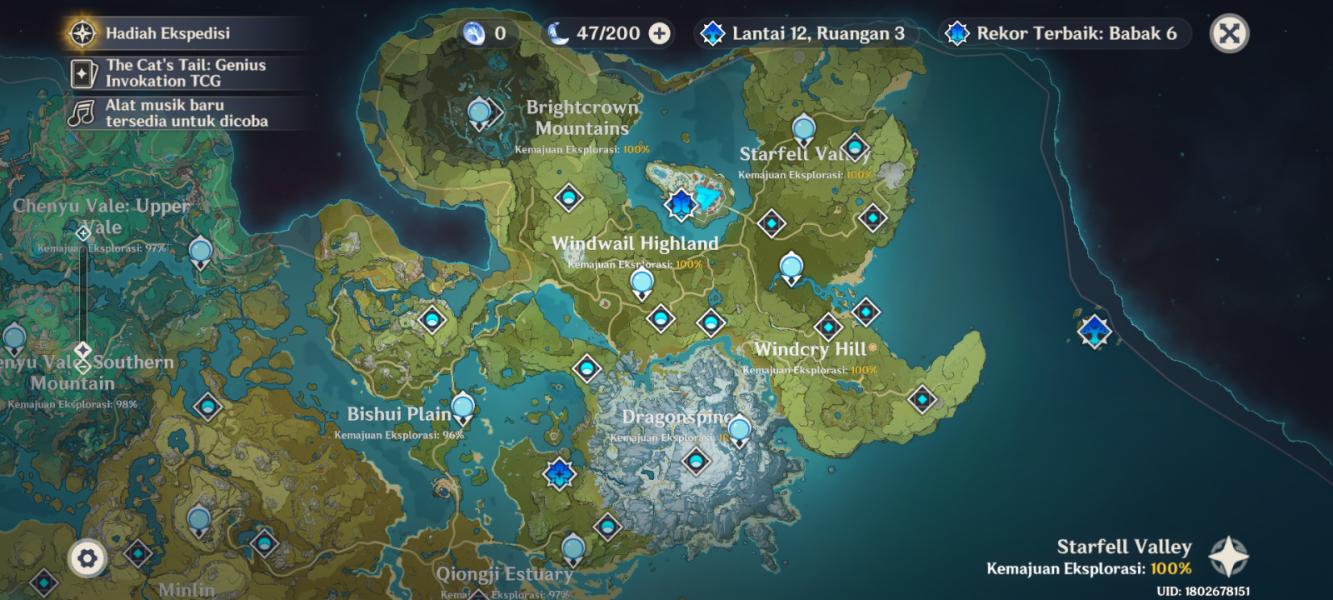Image resolution: width=1333 pixels, height=600 pixels.
Task: Open the Alat musik baru notification
Action: (185, 112)
